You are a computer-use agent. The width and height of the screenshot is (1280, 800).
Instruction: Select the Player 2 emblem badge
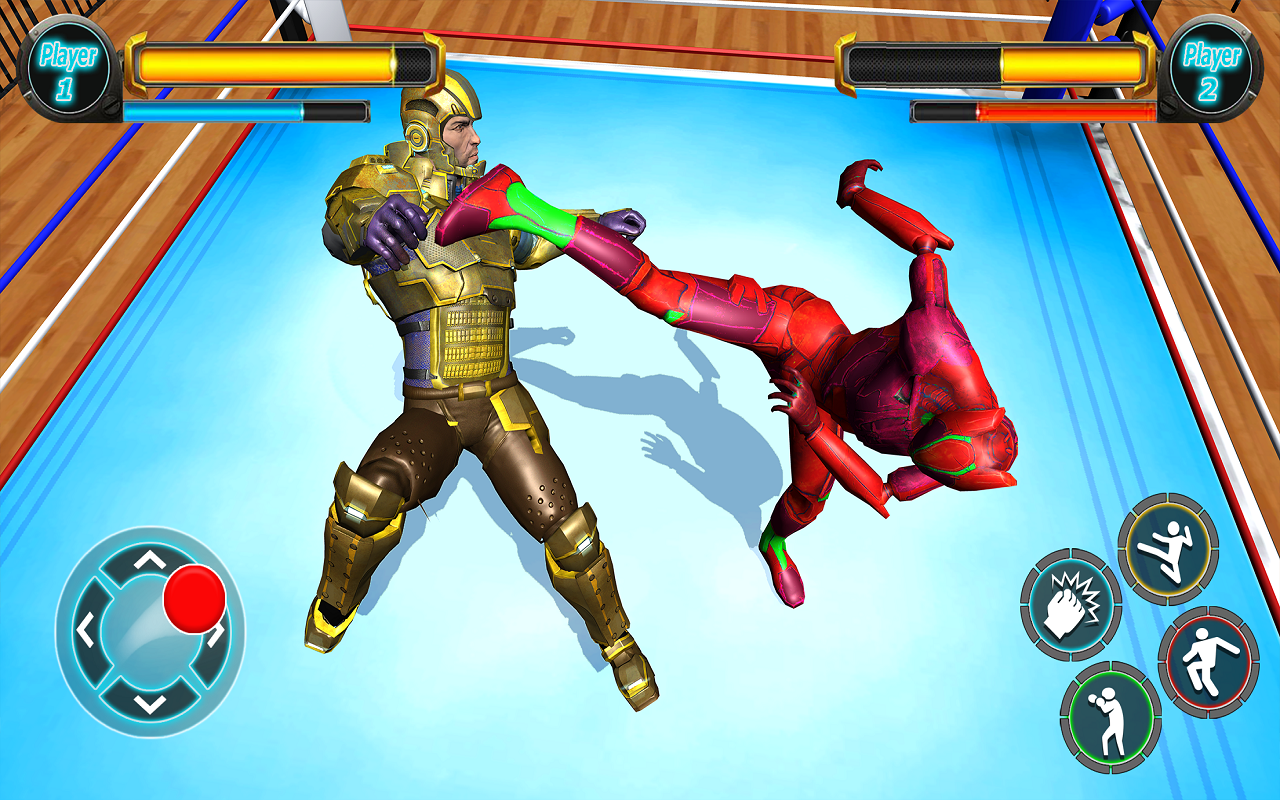tap(1209, 66)
